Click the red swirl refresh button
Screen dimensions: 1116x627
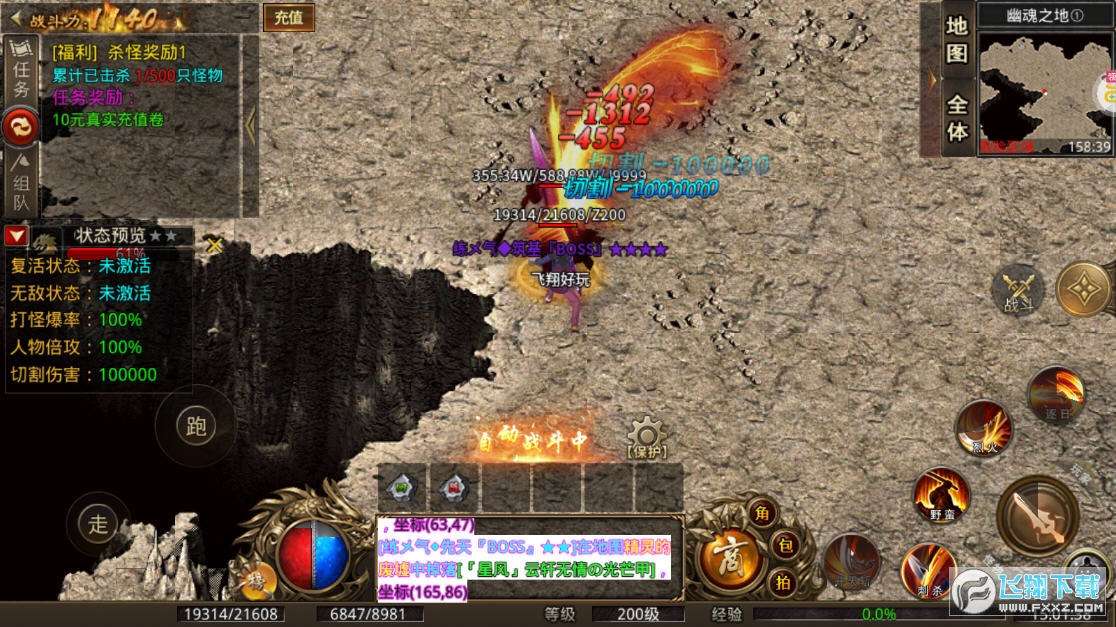(x=20, y=127)
